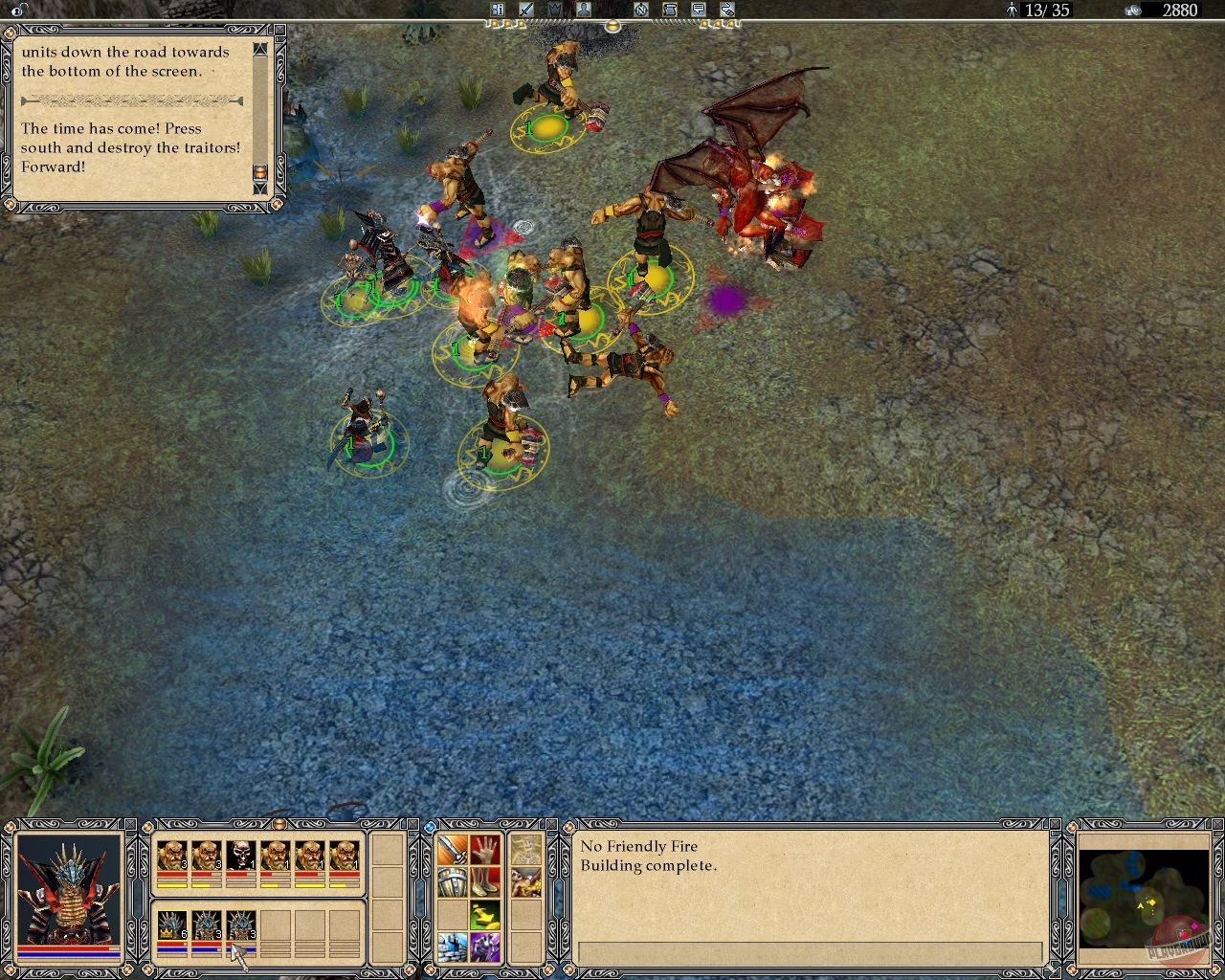Issue the Move command with the boots icon
This screenshot has height=980, width=1225.
click(x=487, y=882)
